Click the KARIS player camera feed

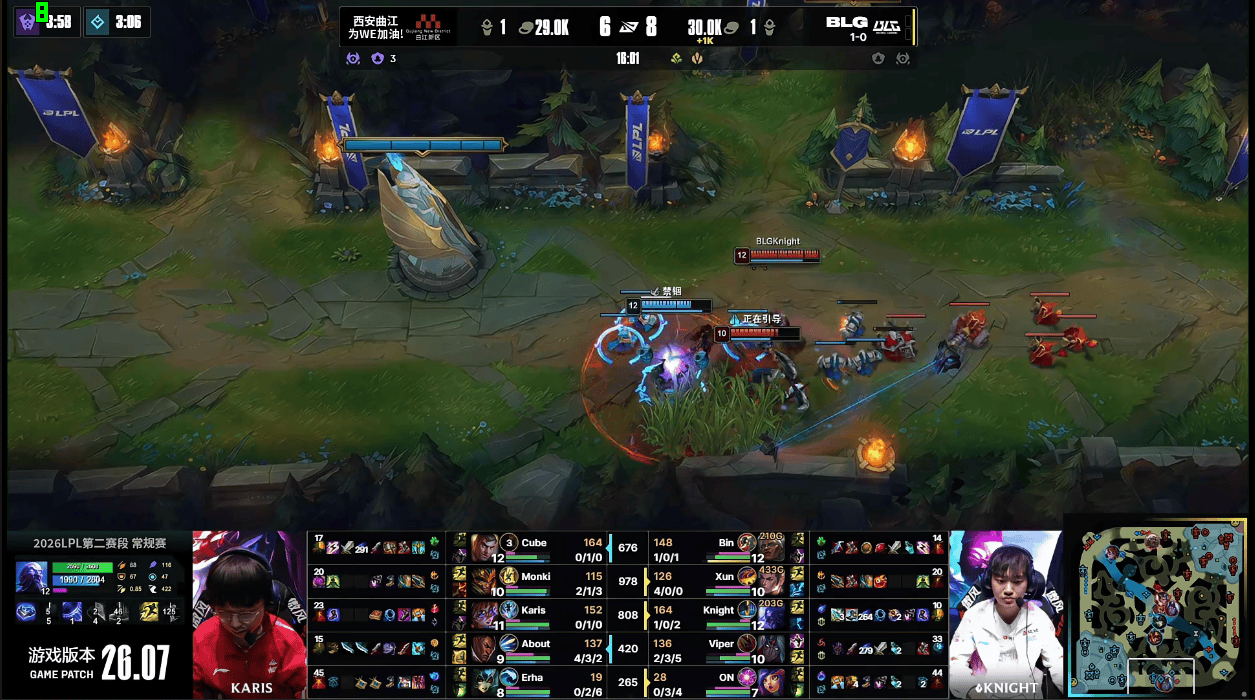pyautogui.click(x=249, y=614)
